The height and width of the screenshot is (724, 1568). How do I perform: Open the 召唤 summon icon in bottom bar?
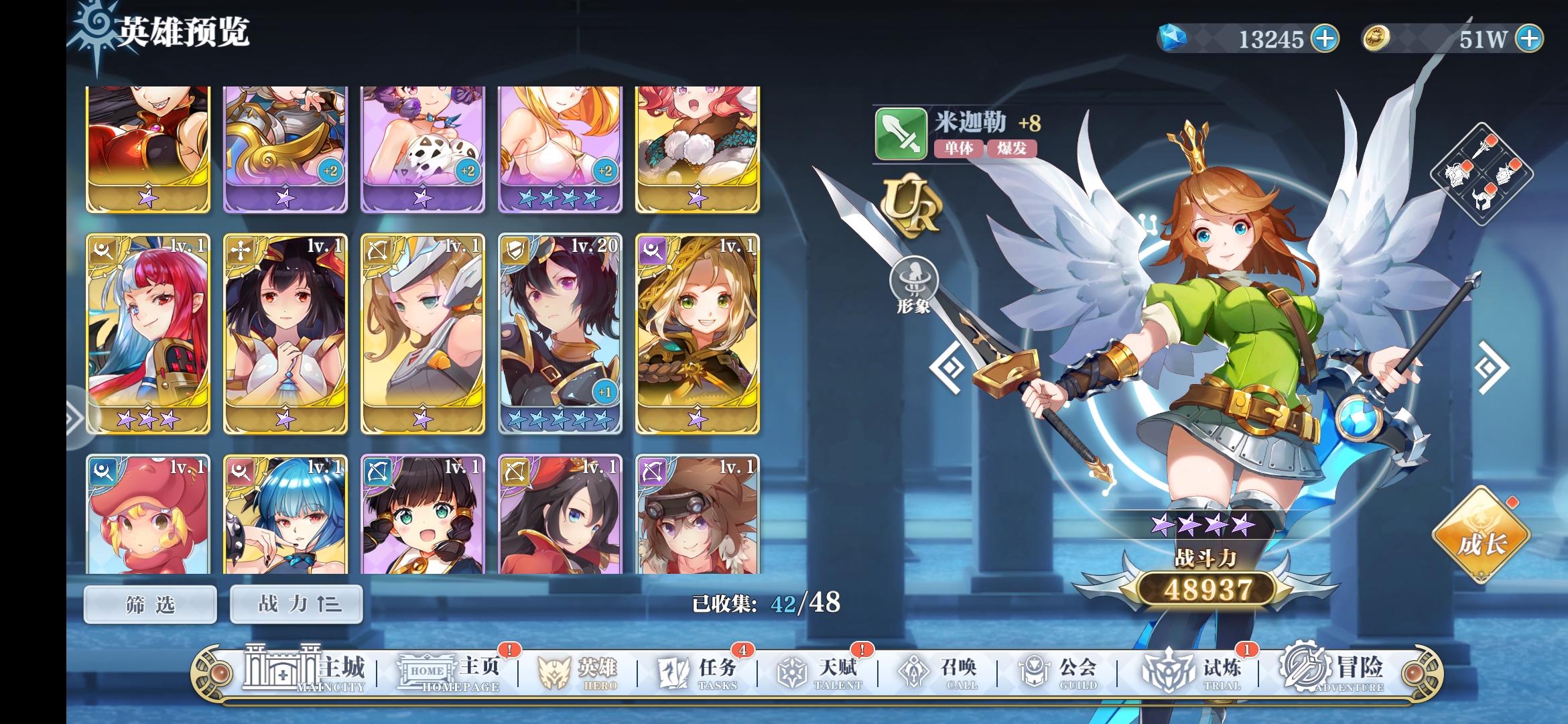948,669
